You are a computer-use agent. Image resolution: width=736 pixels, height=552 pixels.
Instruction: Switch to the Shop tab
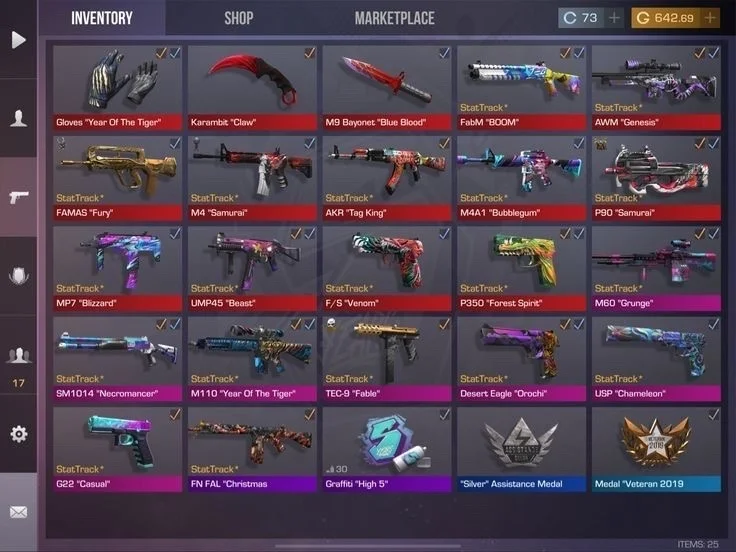click(x=238, y=18)
